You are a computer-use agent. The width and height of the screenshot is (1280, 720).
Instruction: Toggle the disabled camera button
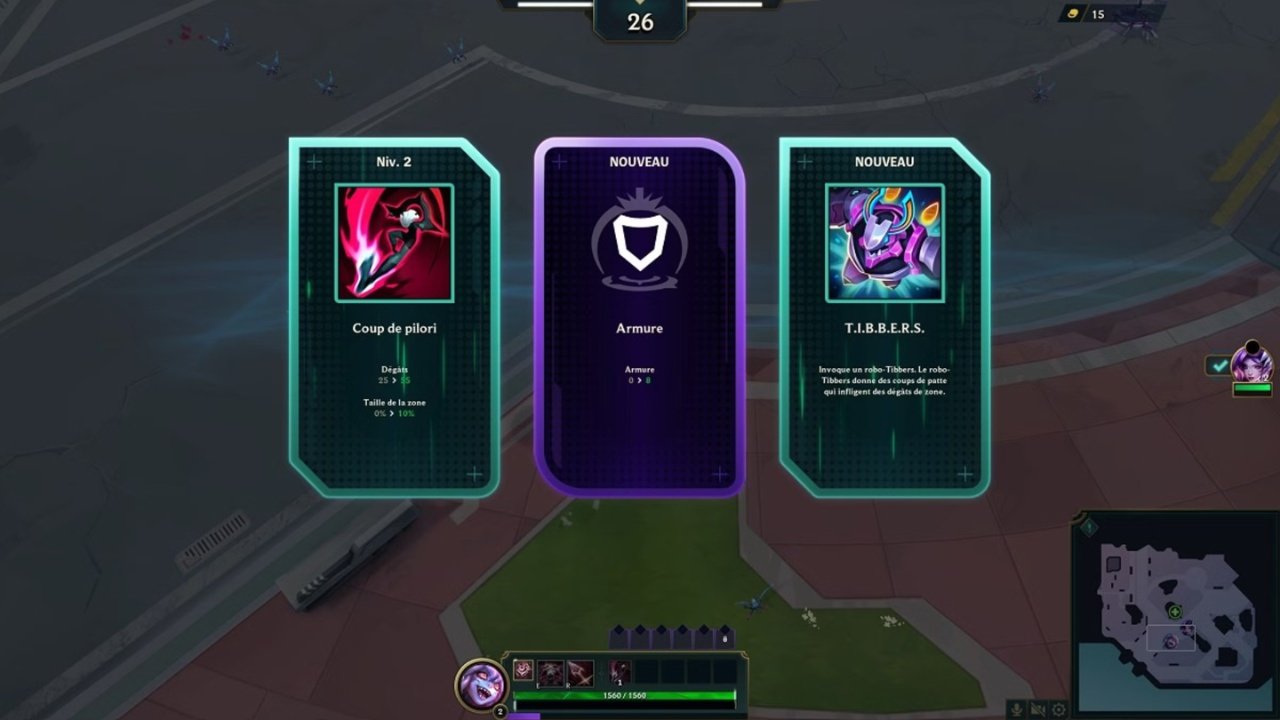tap(1038, 708)
